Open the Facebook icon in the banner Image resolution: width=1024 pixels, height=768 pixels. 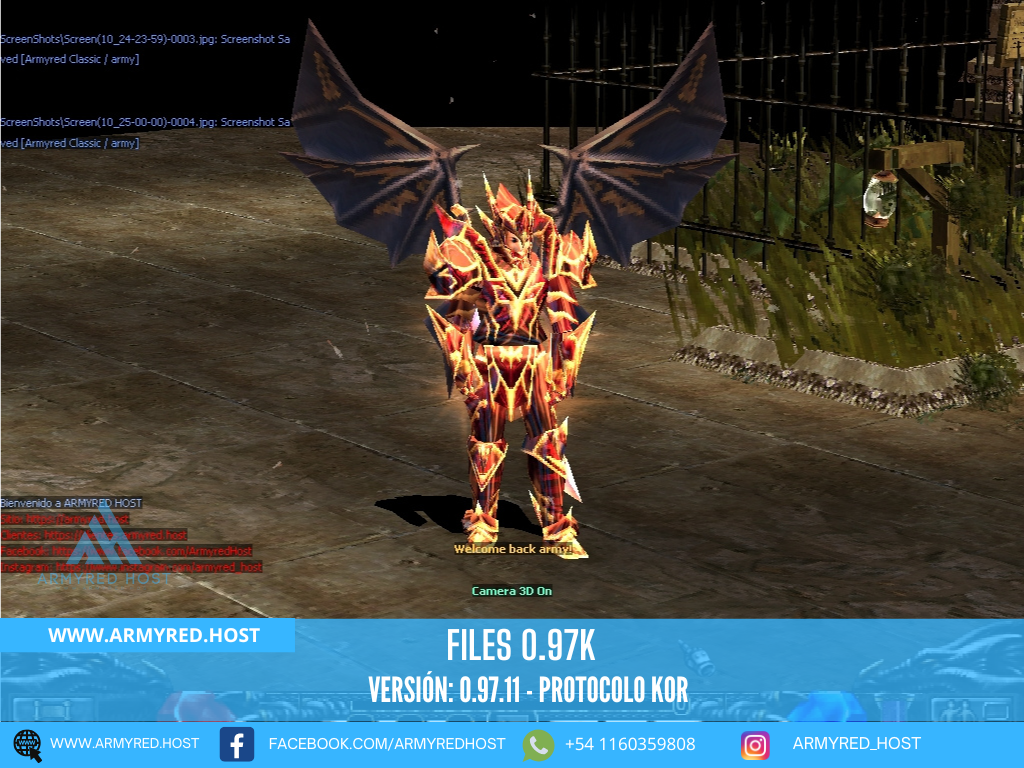(237, 745)
